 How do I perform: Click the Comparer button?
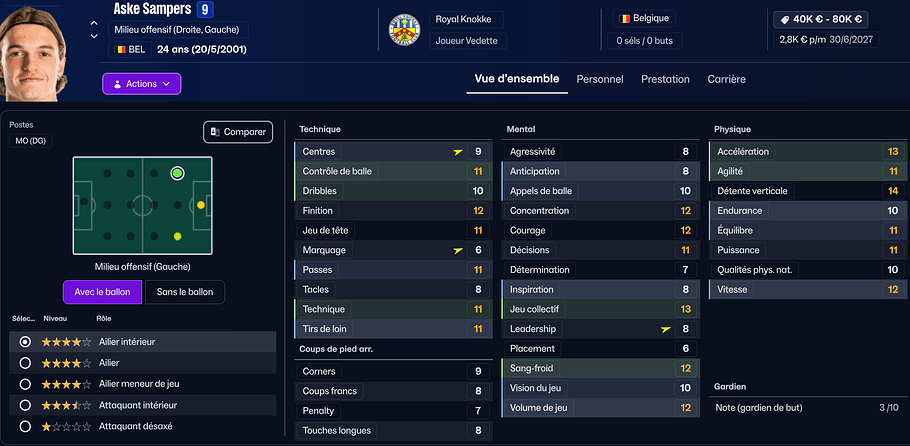point(238,132)
